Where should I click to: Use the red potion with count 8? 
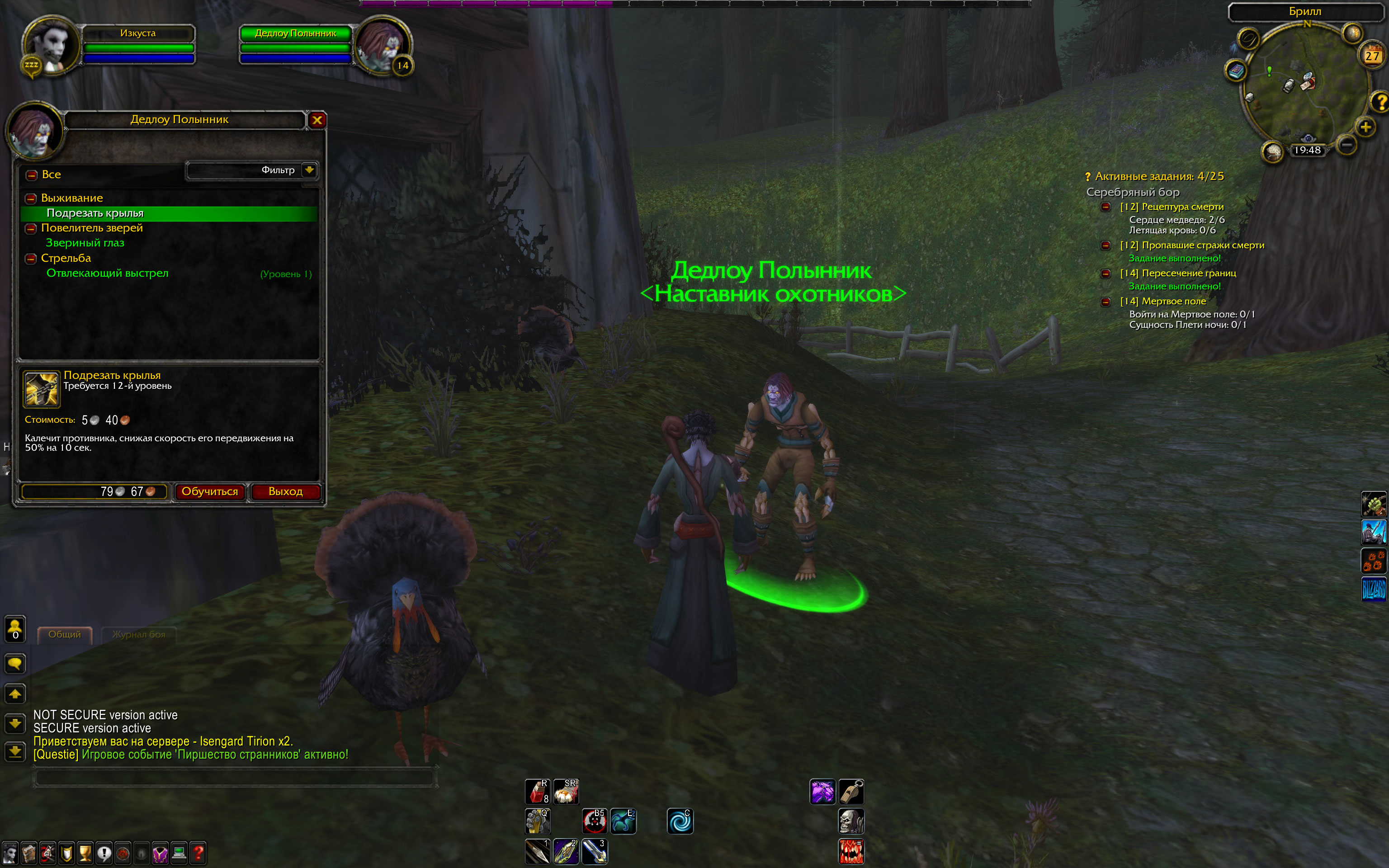point(537,792)
